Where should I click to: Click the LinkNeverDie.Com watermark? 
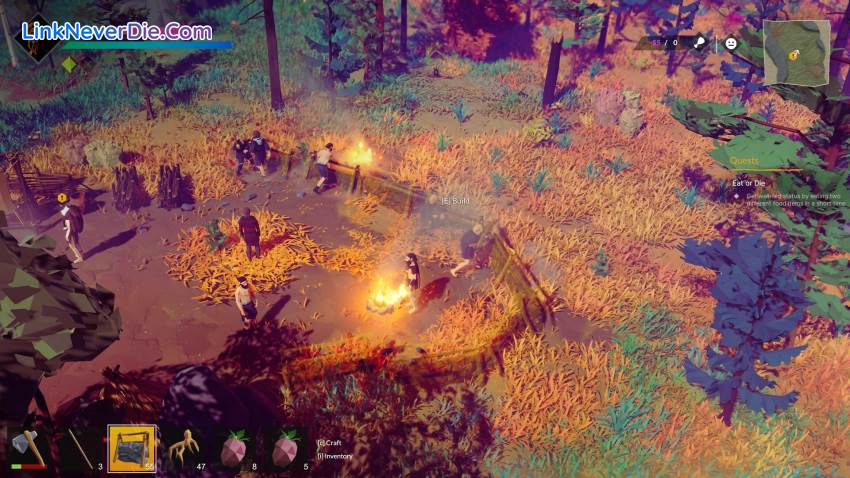click(x=116, y=31)
